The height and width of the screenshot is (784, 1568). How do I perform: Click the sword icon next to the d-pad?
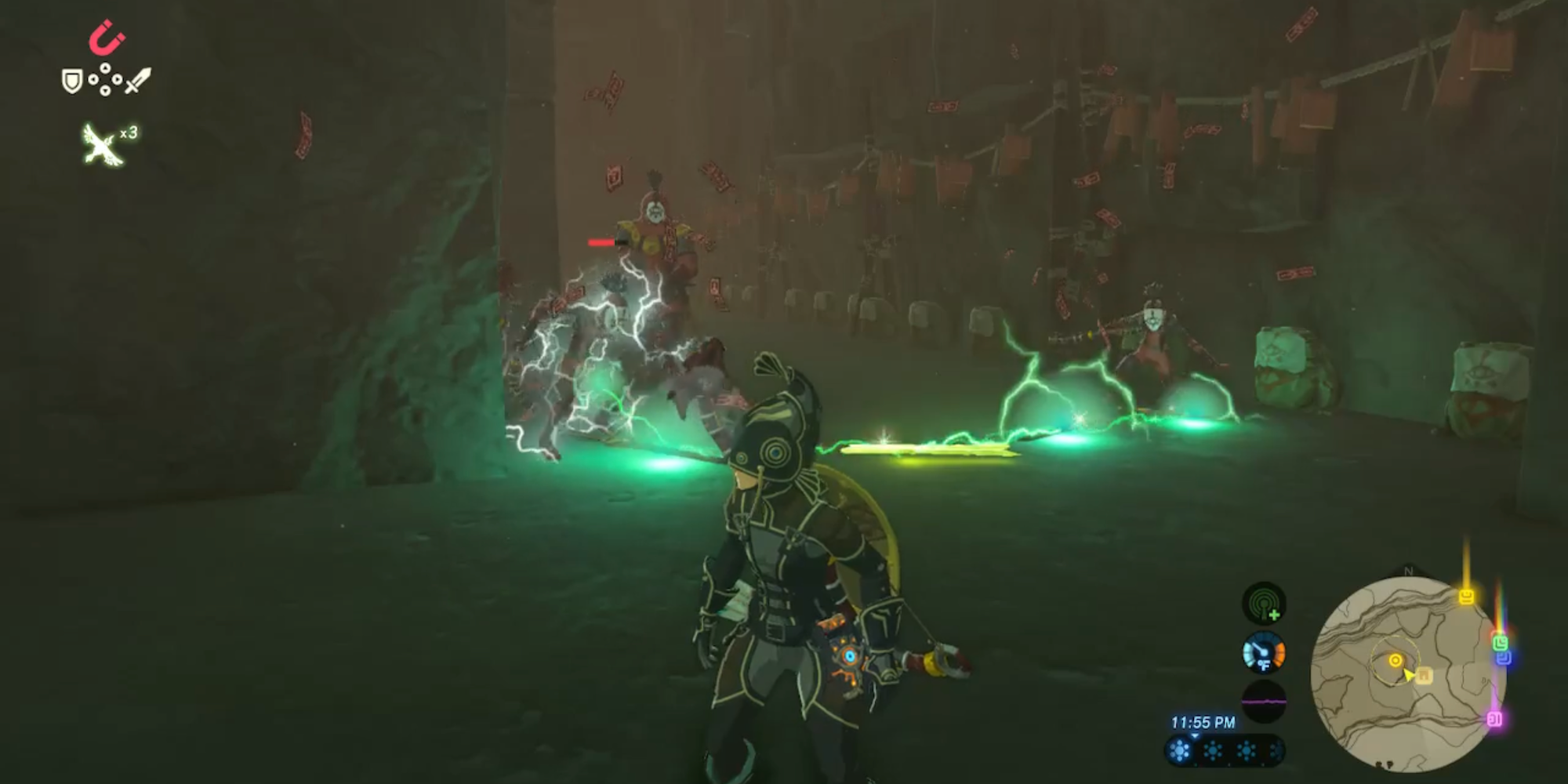pyautogui.click(x=135, y=81)
